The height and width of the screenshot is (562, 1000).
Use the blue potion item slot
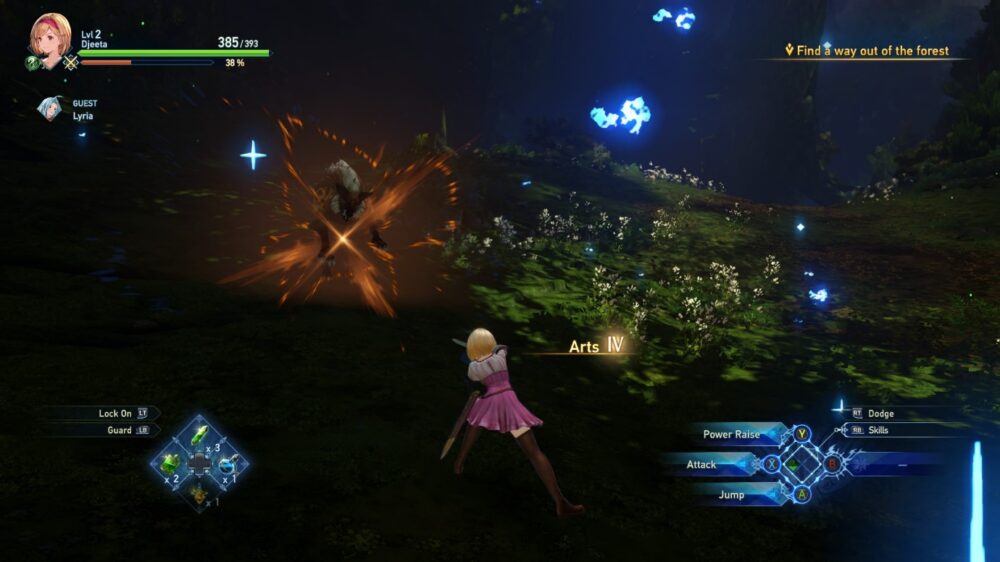pos(228,464)
